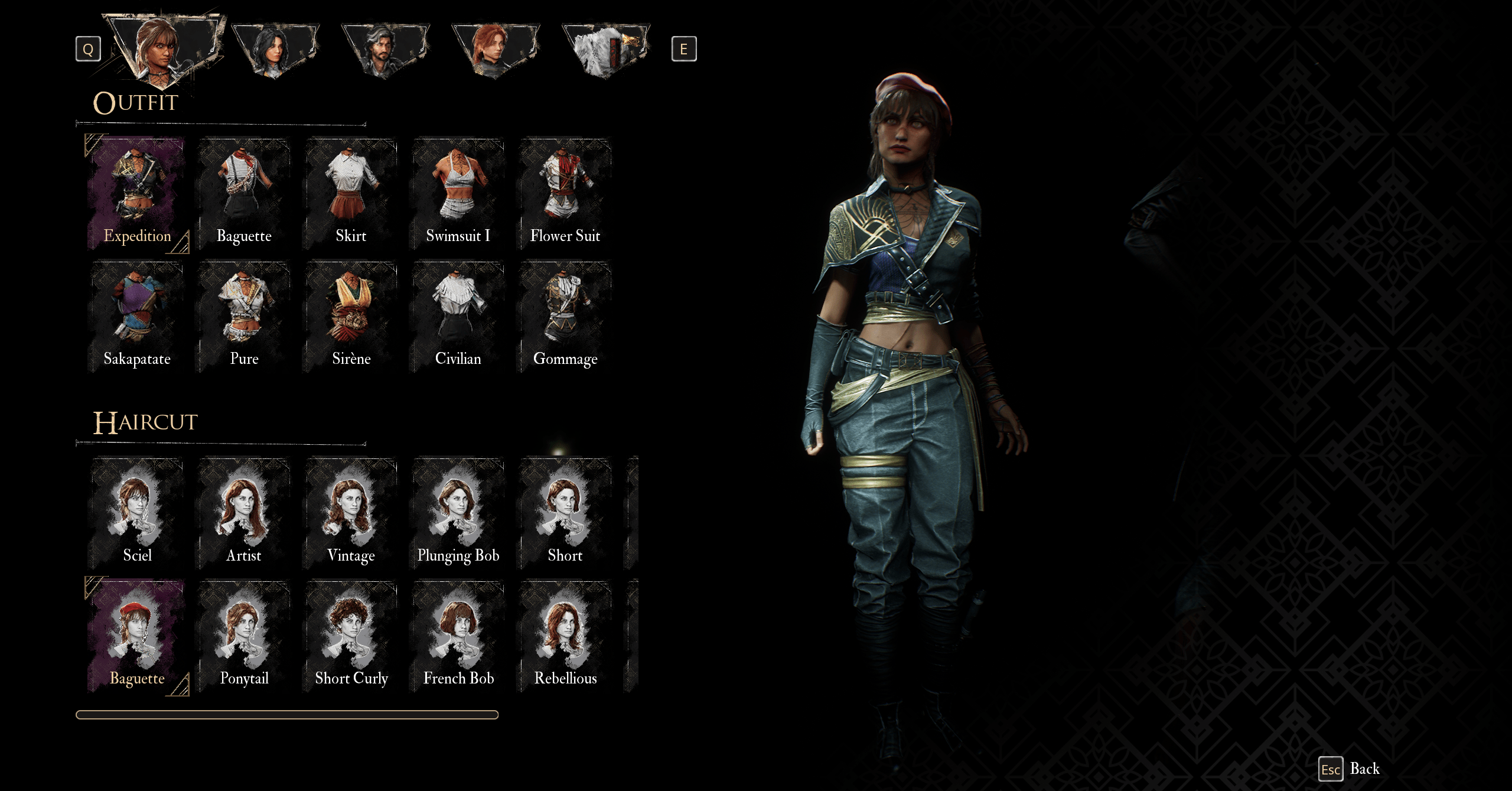Choose the Sciel haircut
Screen dimensions: 1512x791
tap(137, 513)
